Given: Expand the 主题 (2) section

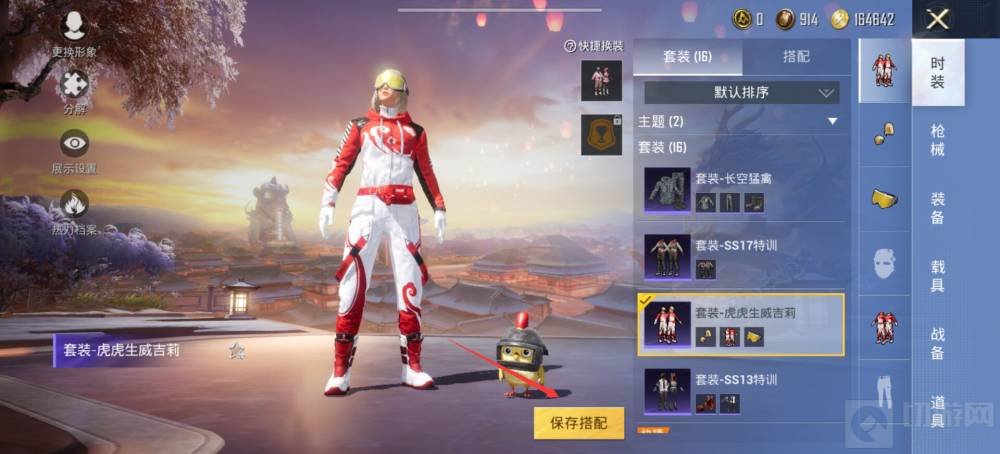Looking at the screenshot, I should pos(742,121).
